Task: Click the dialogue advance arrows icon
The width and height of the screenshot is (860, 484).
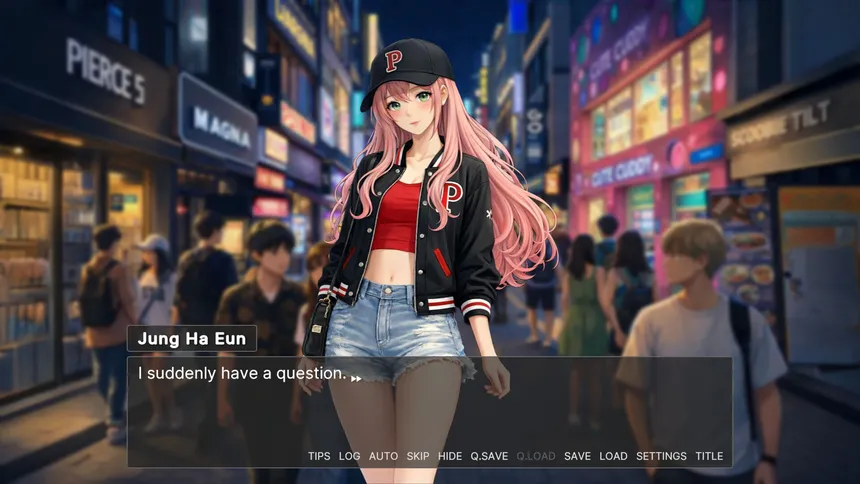Action: 356,378
